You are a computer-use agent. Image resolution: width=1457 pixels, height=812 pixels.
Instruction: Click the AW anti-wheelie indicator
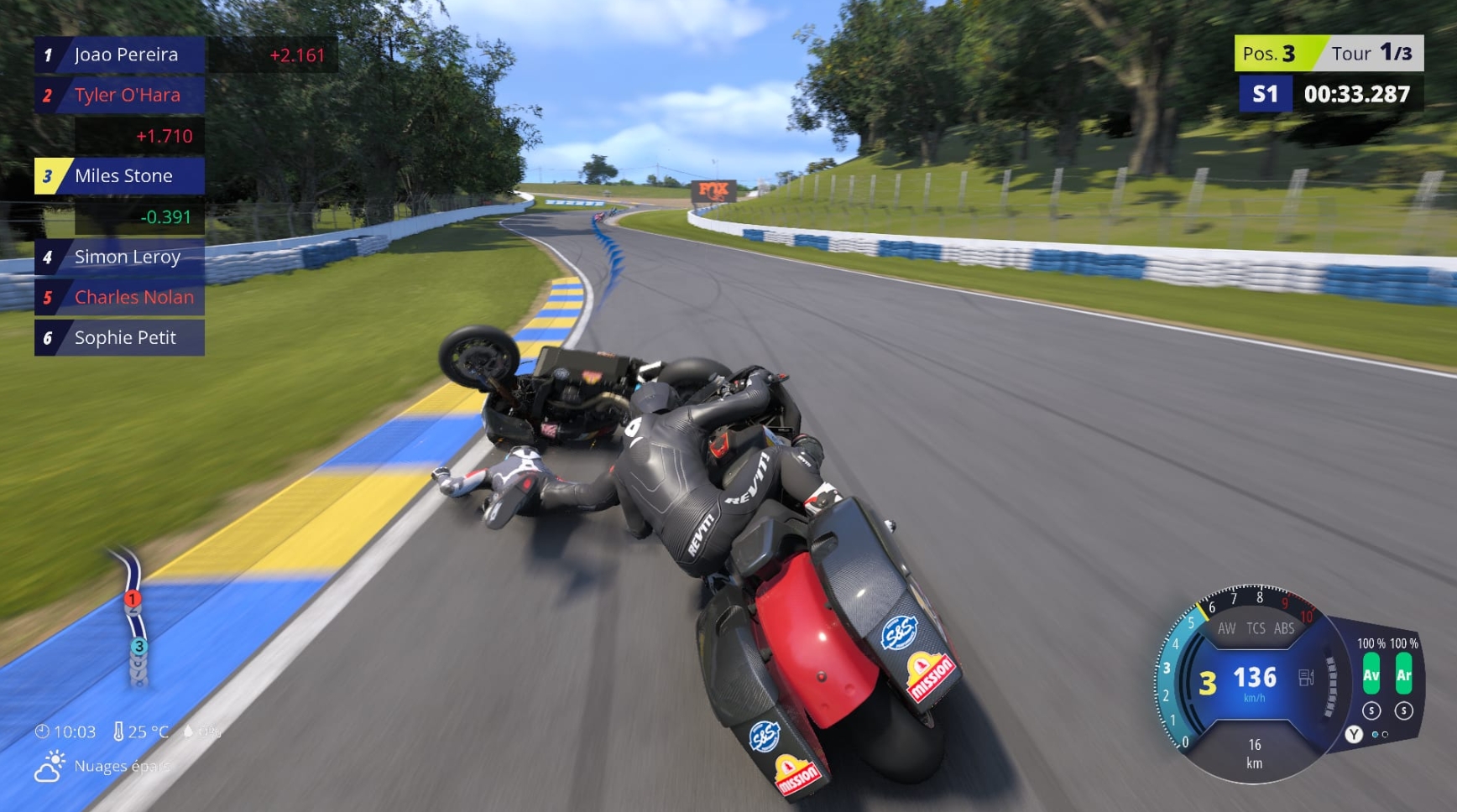[1226, 628]
